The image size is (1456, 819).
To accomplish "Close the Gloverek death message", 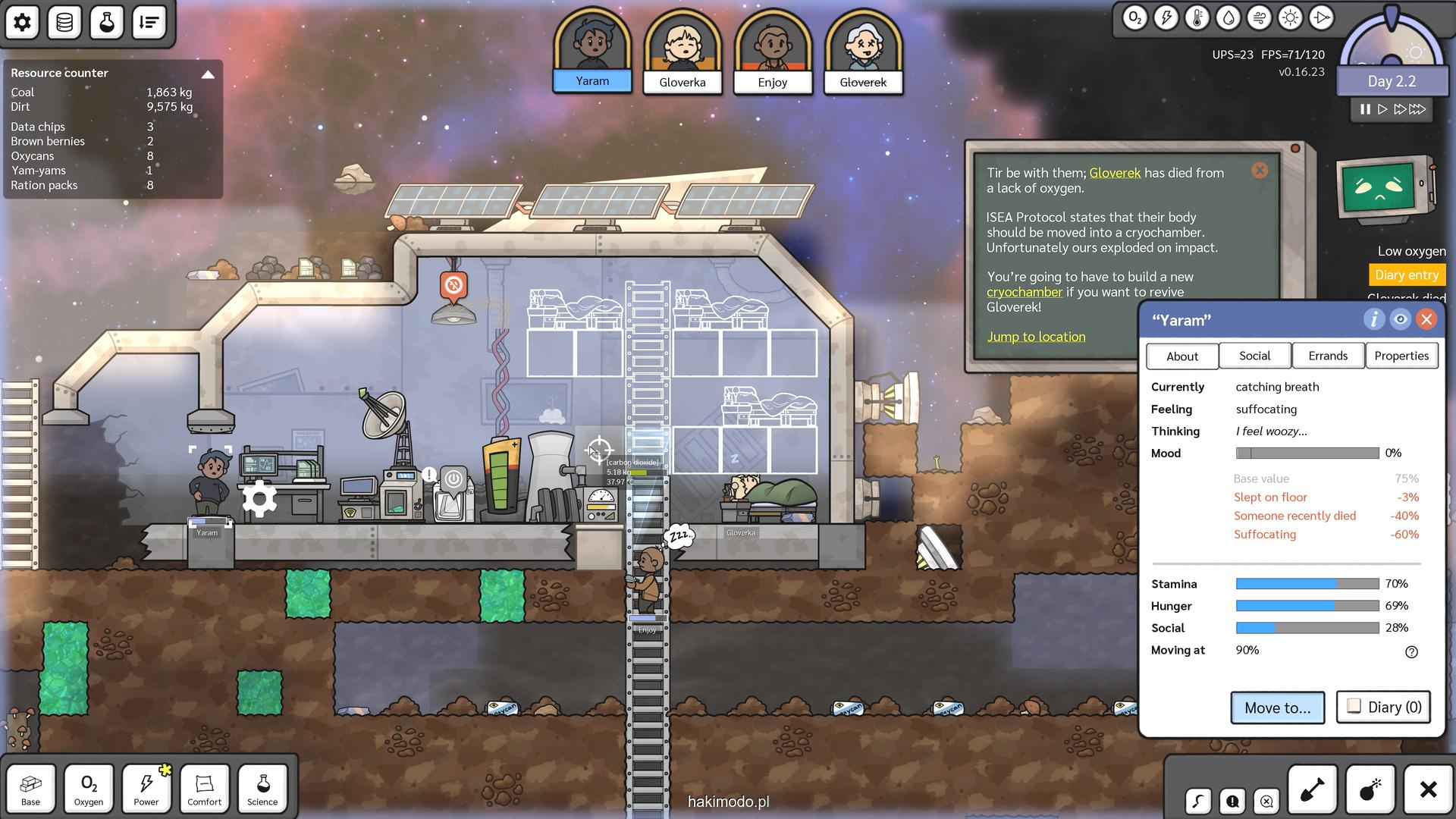I will click(x=1260, y=171).
